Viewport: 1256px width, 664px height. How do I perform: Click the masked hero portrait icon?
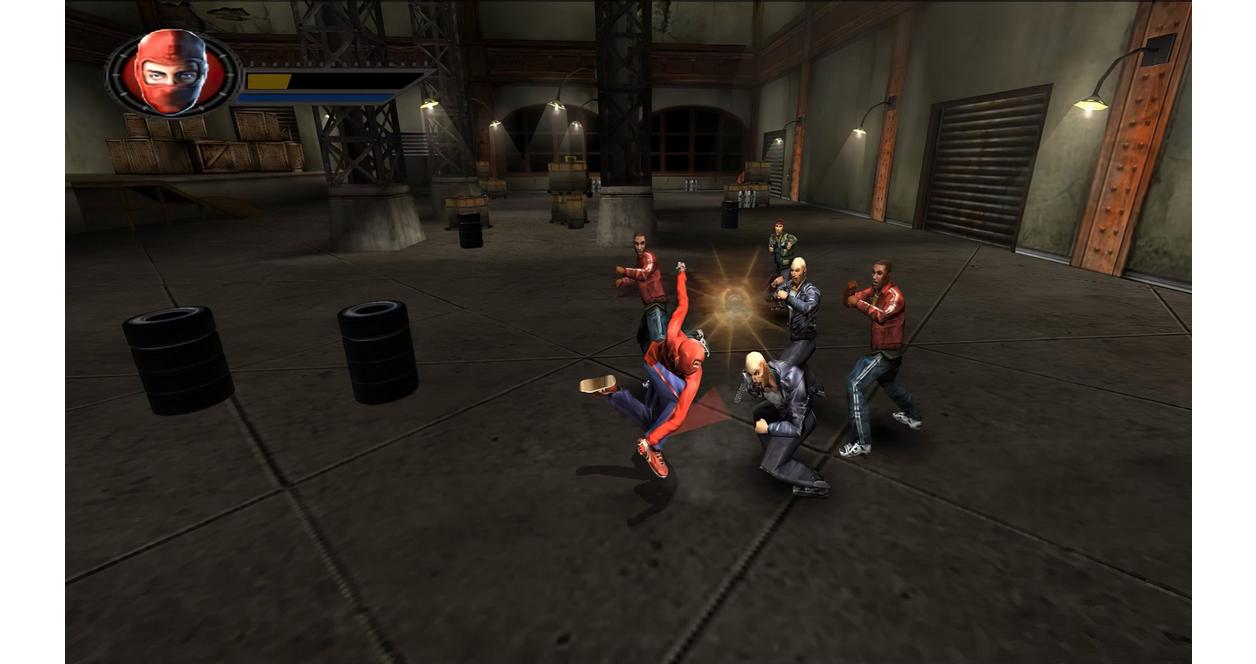[x=171, y=73]
